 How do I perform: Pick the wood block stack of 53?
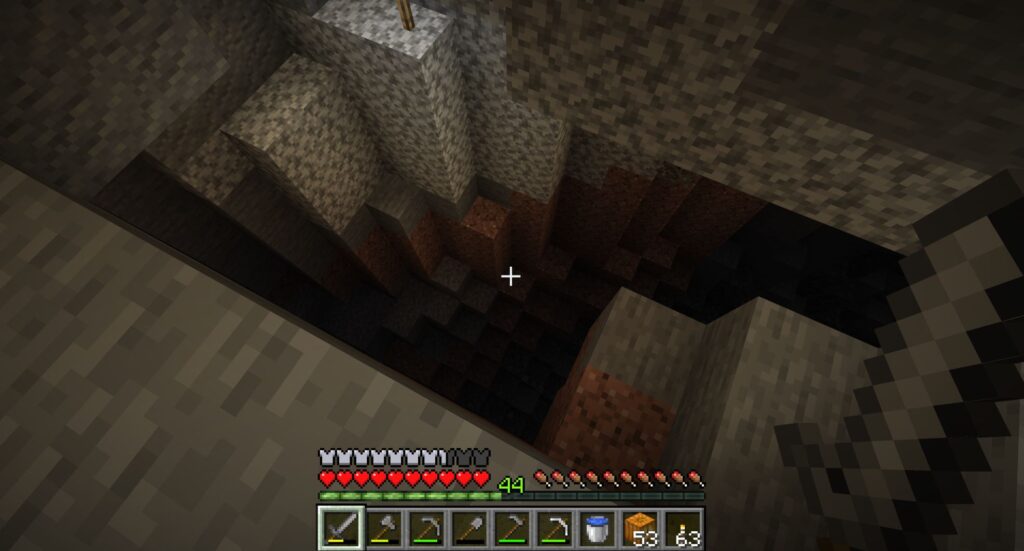point(641,527)
